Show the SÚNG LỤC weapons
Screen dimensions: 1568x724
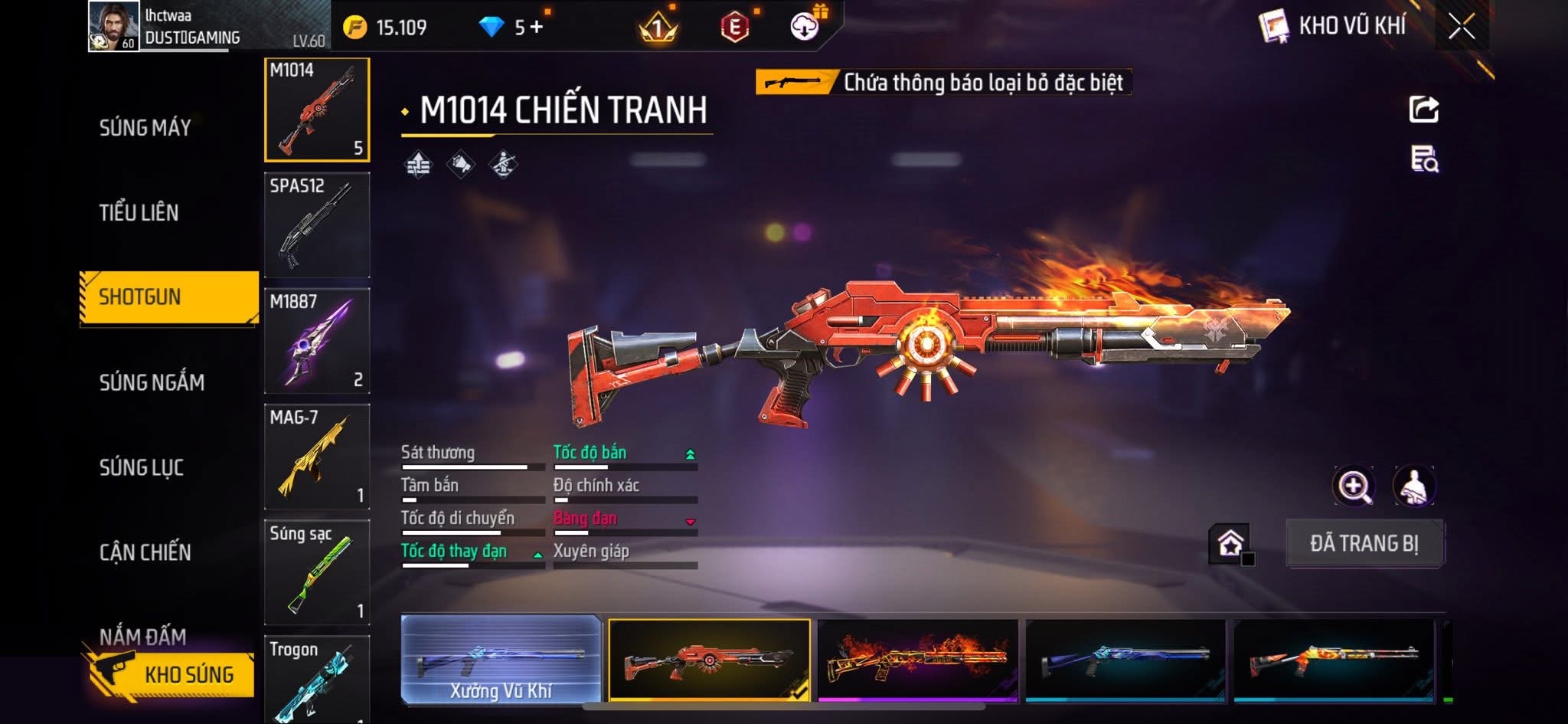click(142, 467)
